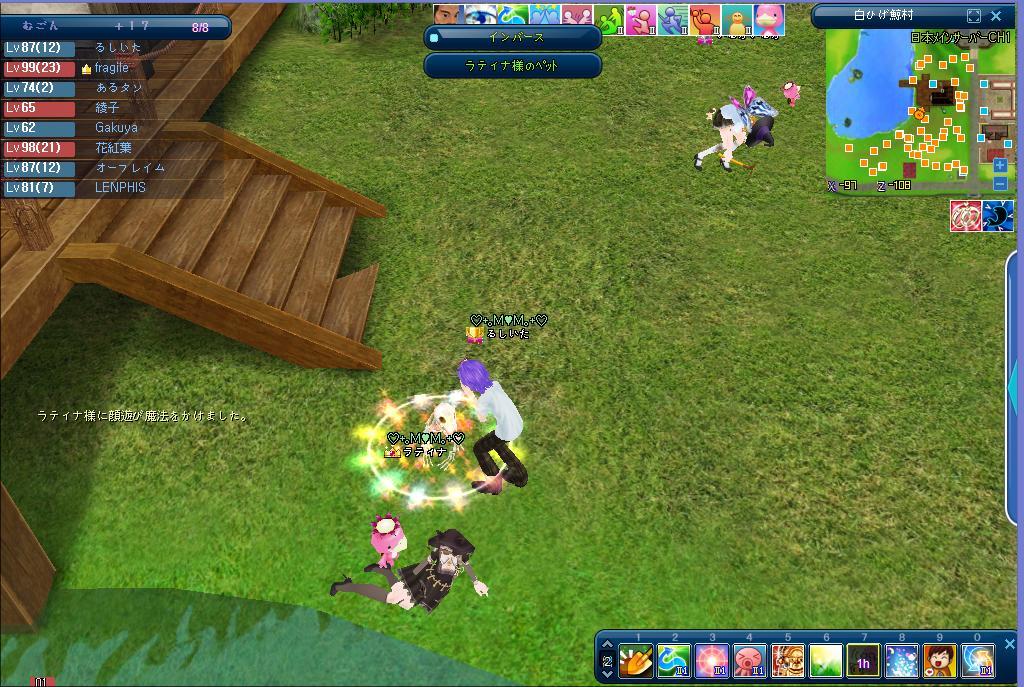Activate the shovel dig skill in hotbar
The image size is (1024, 687).
point(636,661)
